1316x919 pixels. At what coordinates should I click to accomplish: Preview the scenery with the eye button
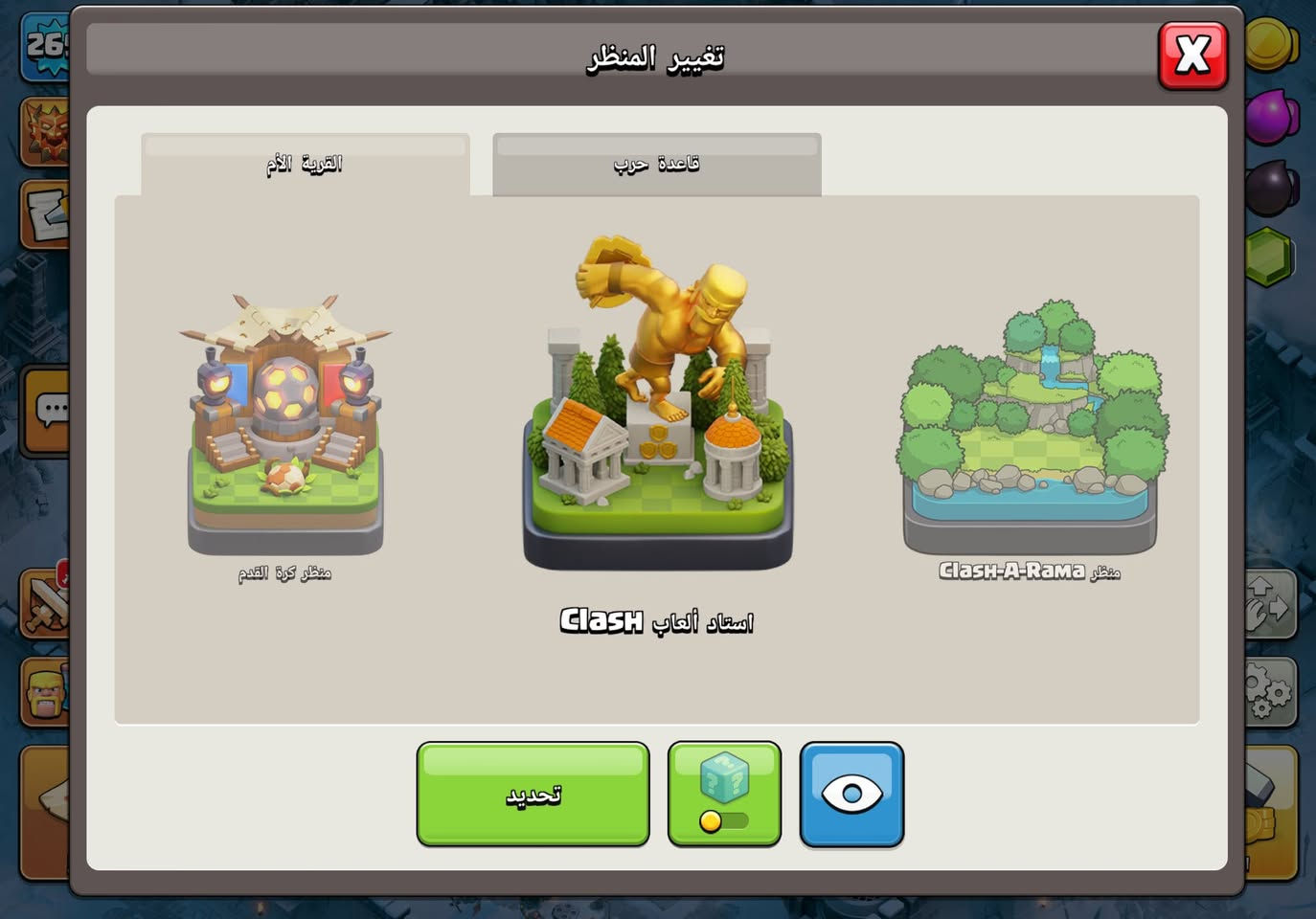coord(851,795)
